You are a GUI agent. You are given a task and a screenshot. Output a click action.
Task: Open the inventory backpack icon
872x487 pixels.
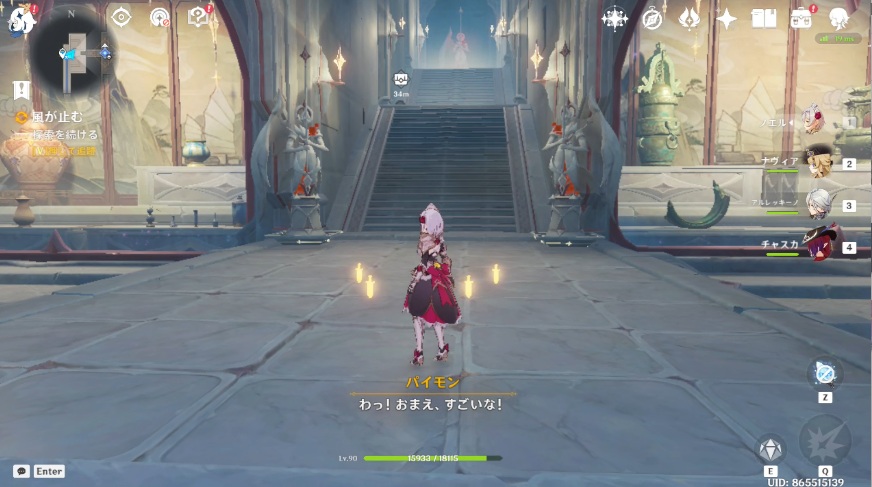point(801,18)
